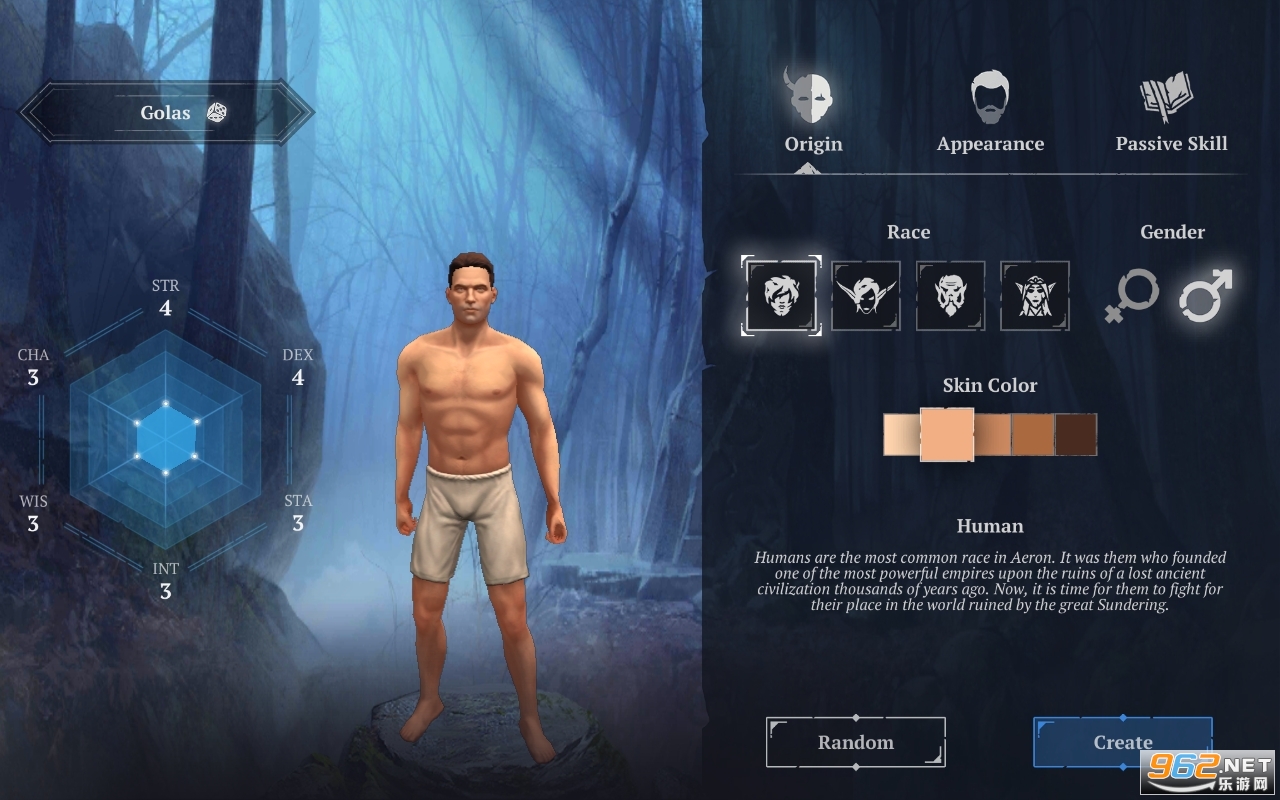Choose the darkest brown skin swatch
Image resolution: width=1280 pixels, height=800 pixels.
pyautogui.click(x=1076, y=435)
